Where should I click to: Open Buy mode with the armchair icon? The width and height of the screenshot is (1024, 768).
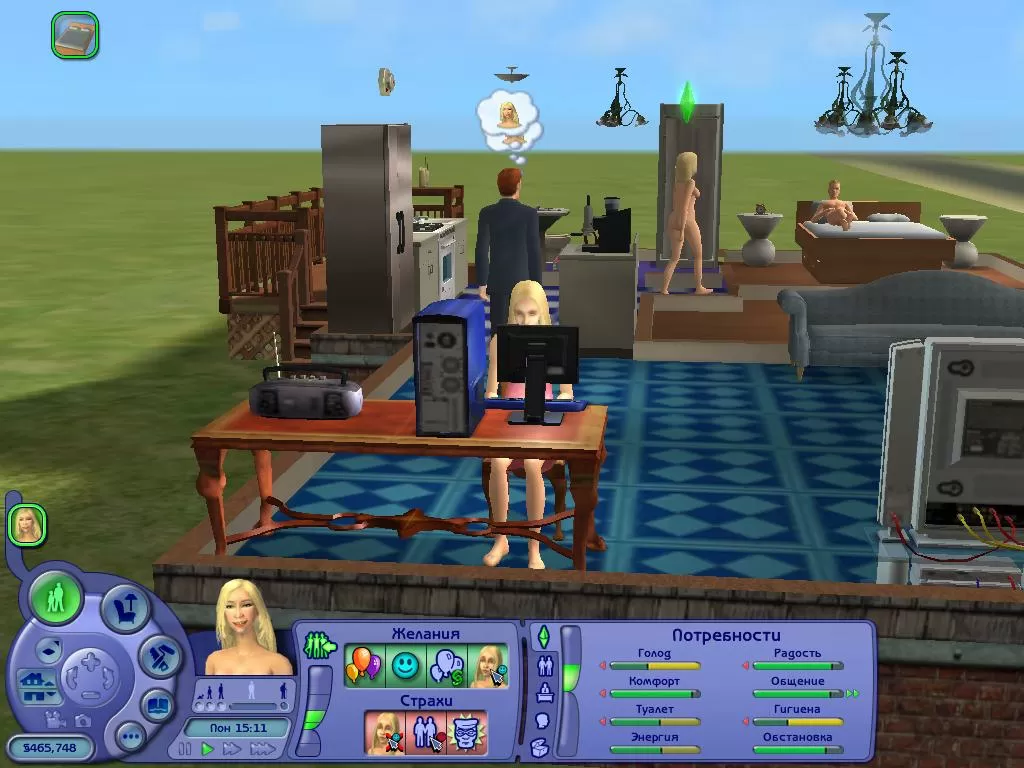126,609
